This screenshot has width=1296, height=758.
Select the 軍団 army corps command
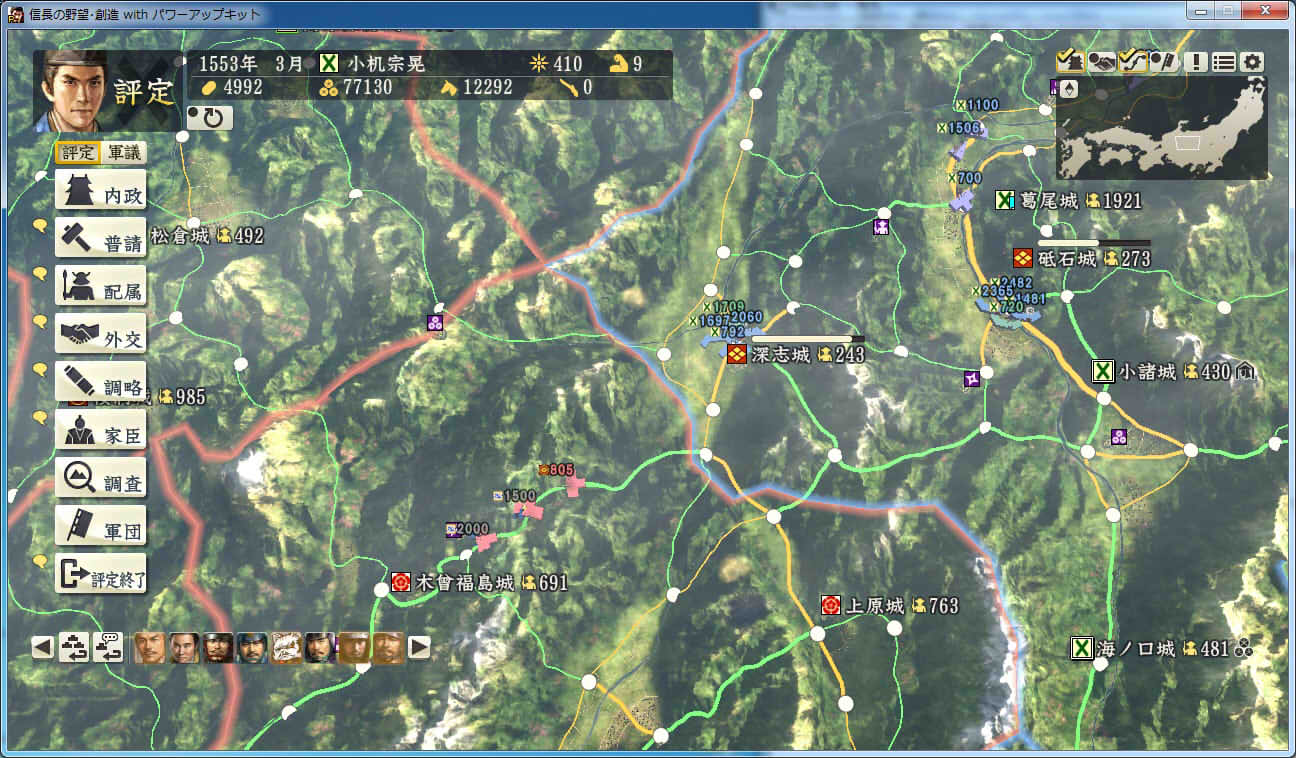tap(101, 526)
